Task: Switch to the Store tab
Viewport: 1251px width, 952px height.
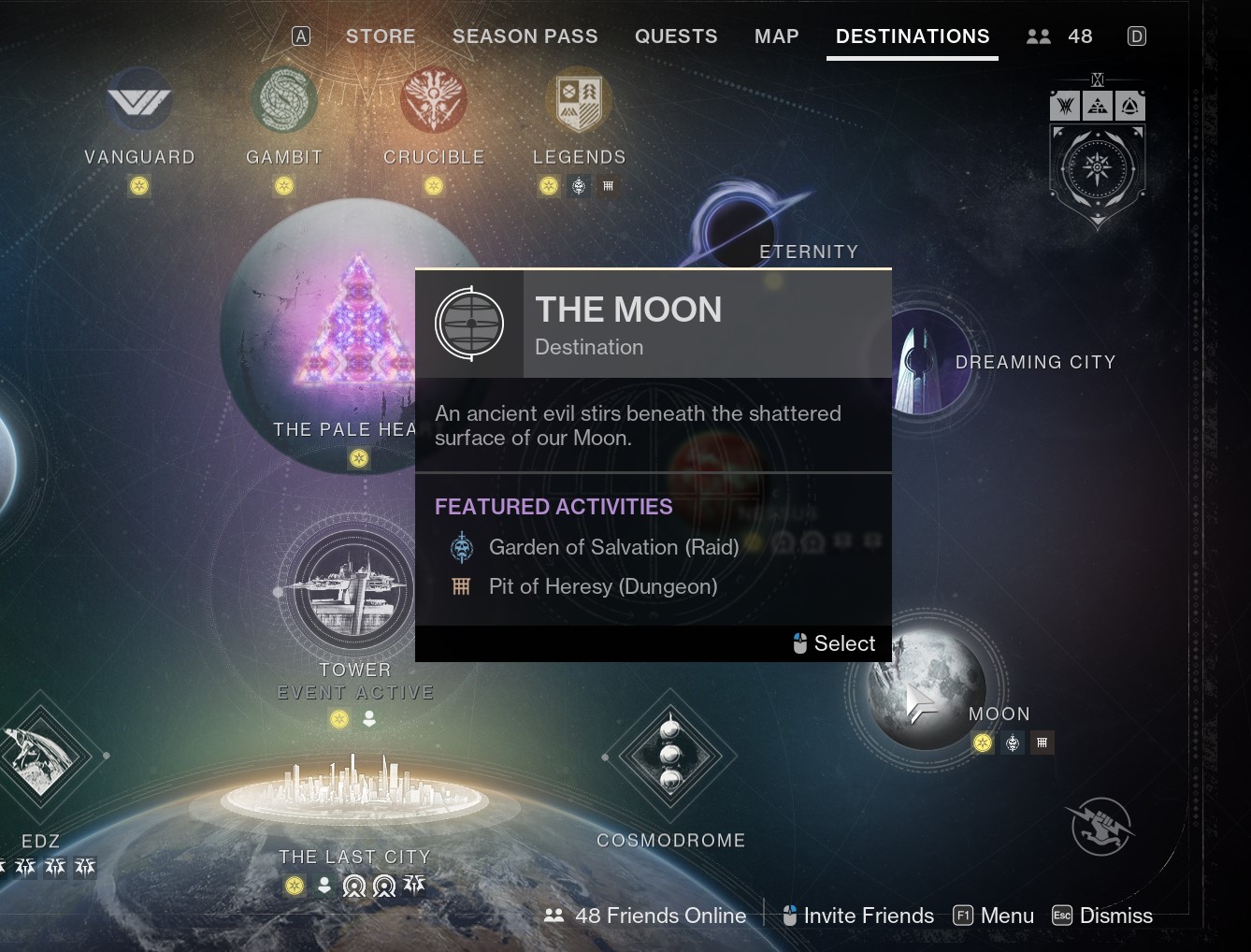Action: [380, 36]
